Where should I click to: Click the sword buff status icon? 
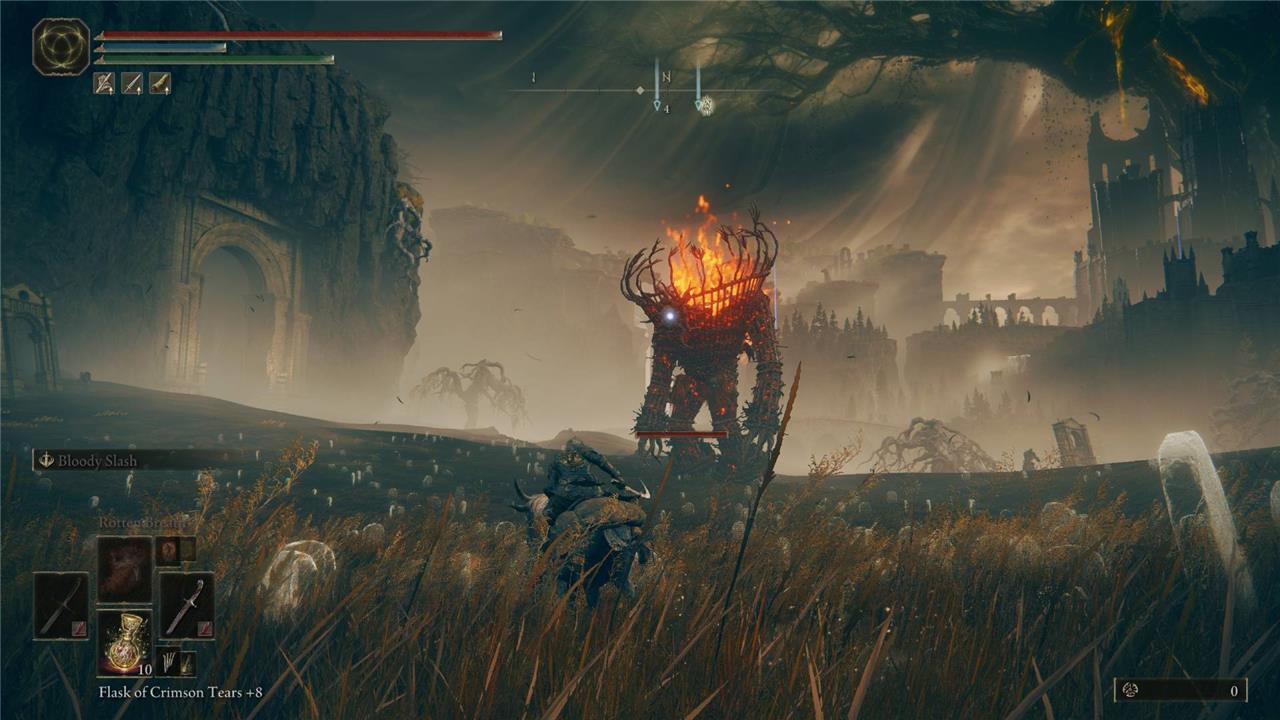132,83
